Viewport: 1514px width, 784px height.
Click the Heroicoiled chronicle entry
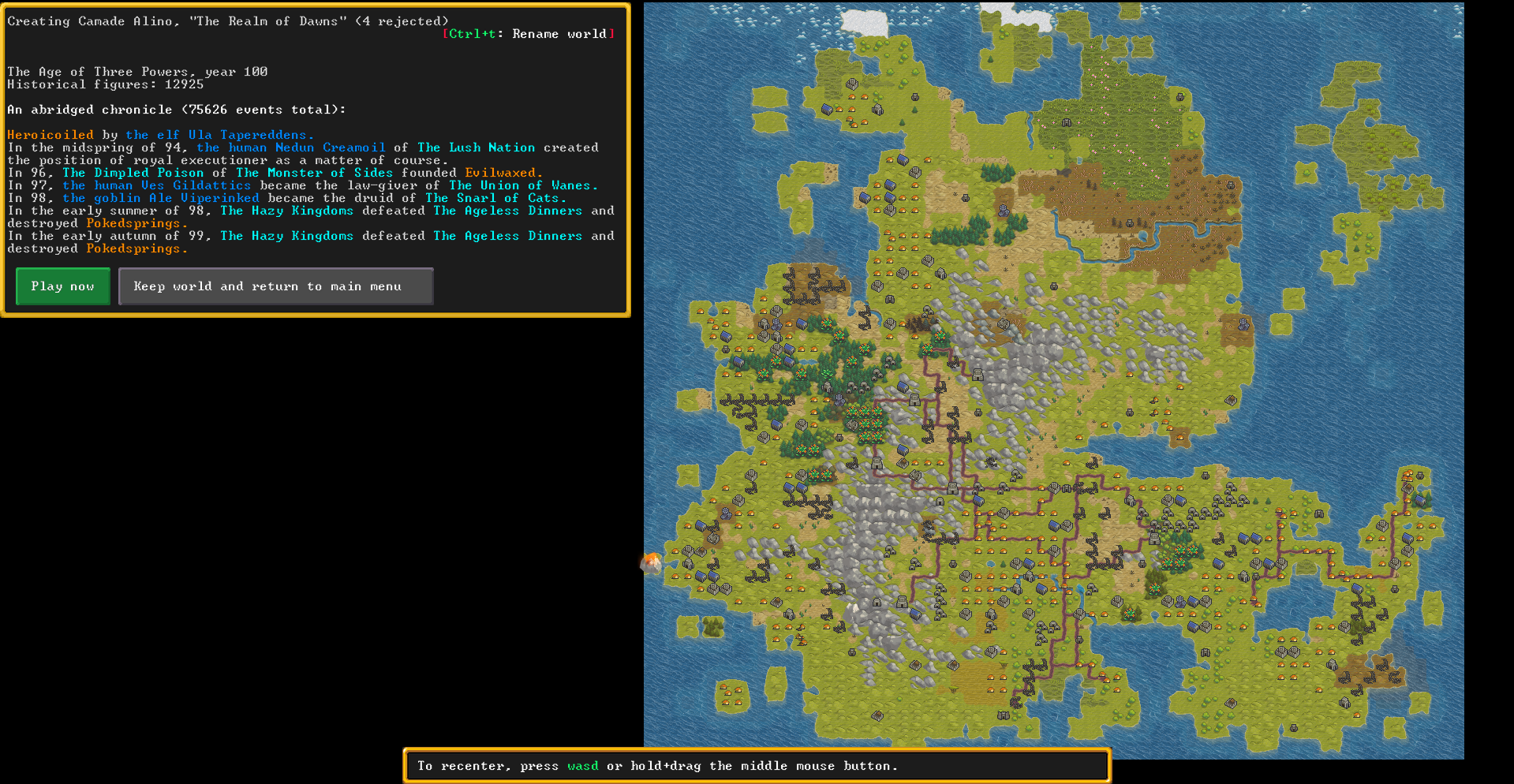[x=50, y=134]
